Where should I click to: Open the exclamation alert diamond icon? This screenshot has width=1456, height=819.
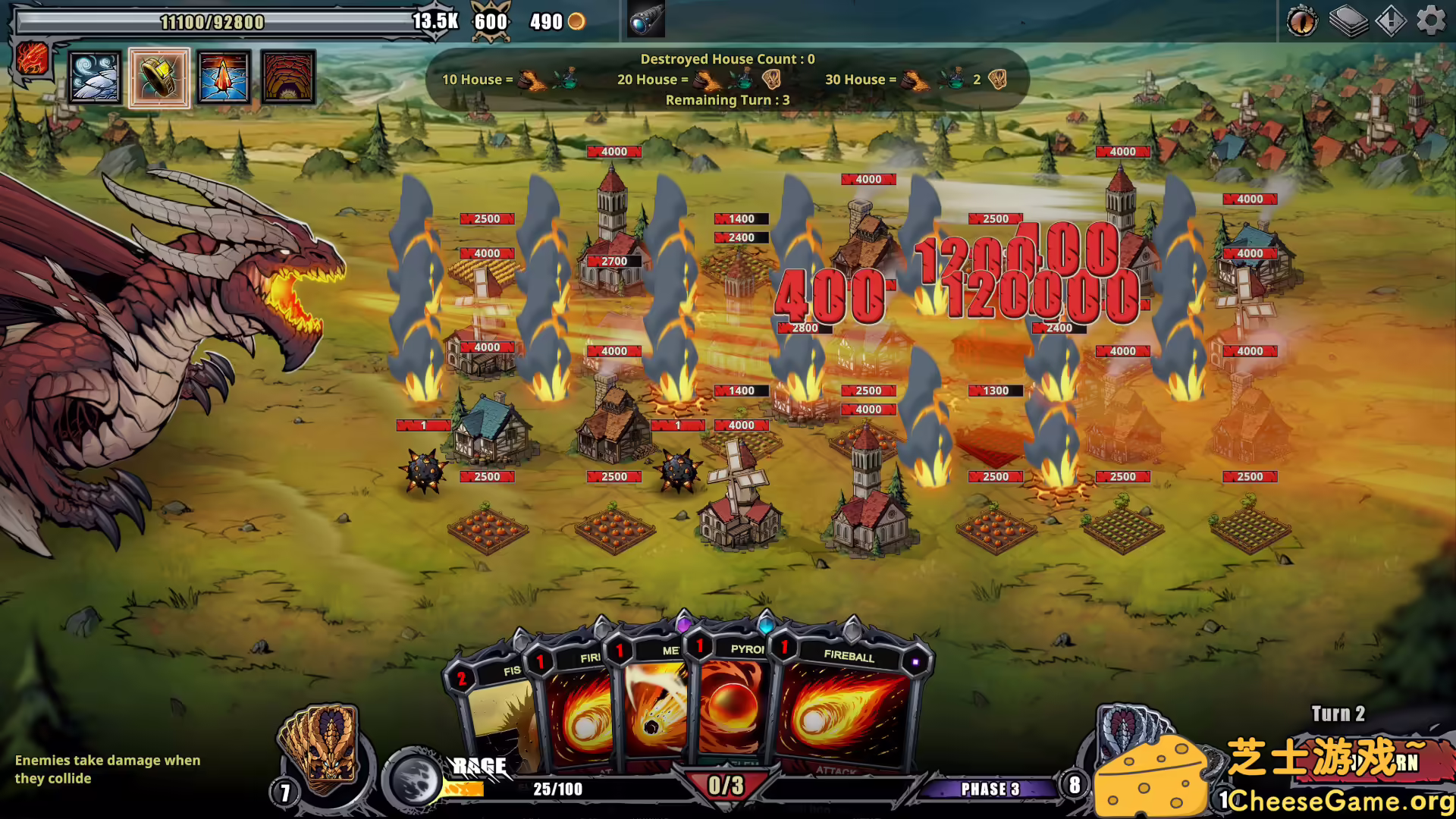click(x=1390, y=20)
